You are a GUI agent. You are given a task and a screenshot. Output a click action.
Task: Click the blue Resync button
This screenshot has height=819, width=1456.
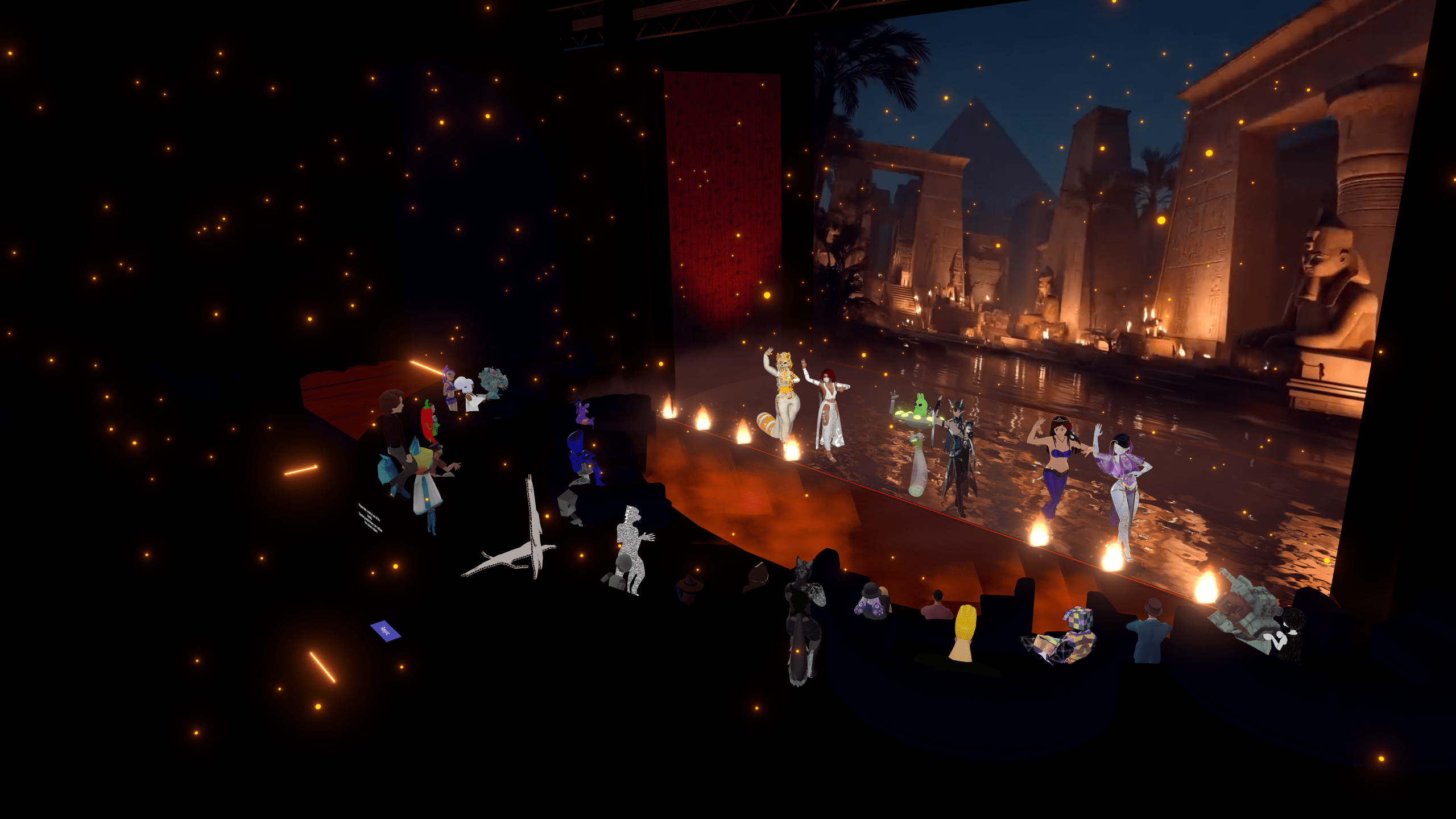click(x=385, y=630)
